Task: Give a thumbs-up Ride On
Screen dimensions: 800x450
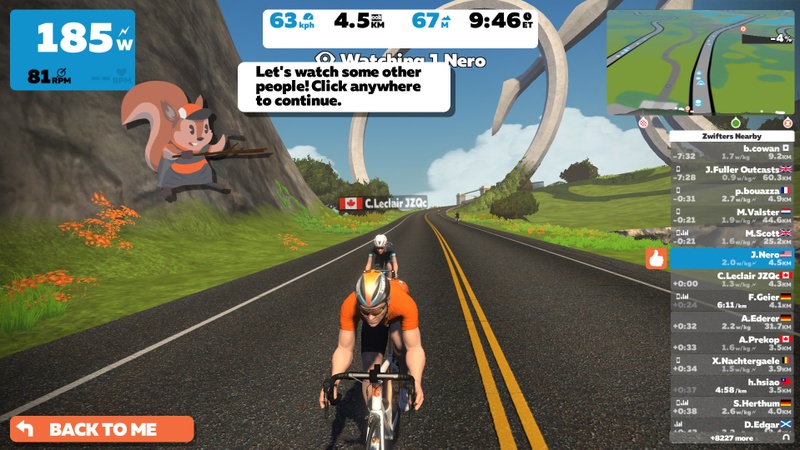Action: [656, 258]
